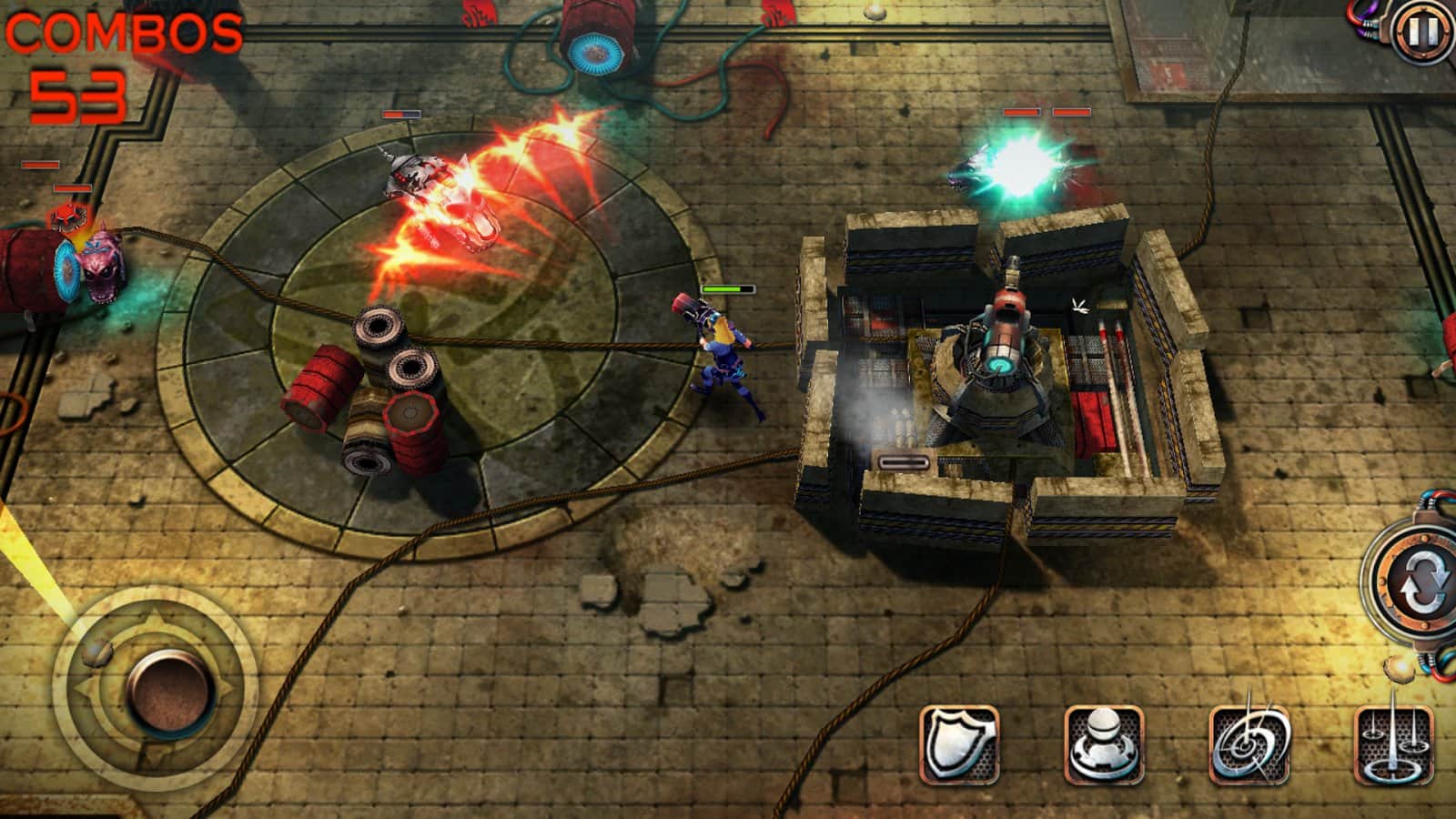Activate the shield ability

pos(959,744)
